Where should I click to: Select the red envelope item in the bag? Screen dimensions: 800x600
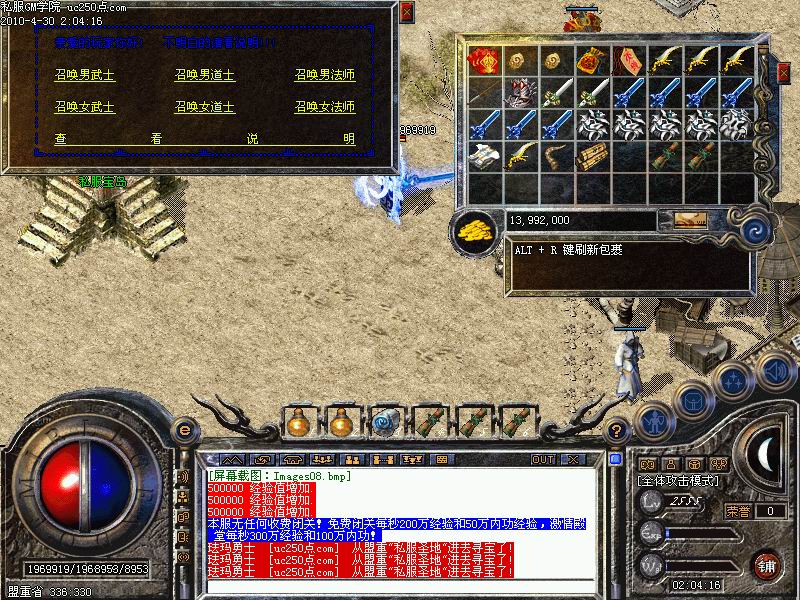[485, 61]
